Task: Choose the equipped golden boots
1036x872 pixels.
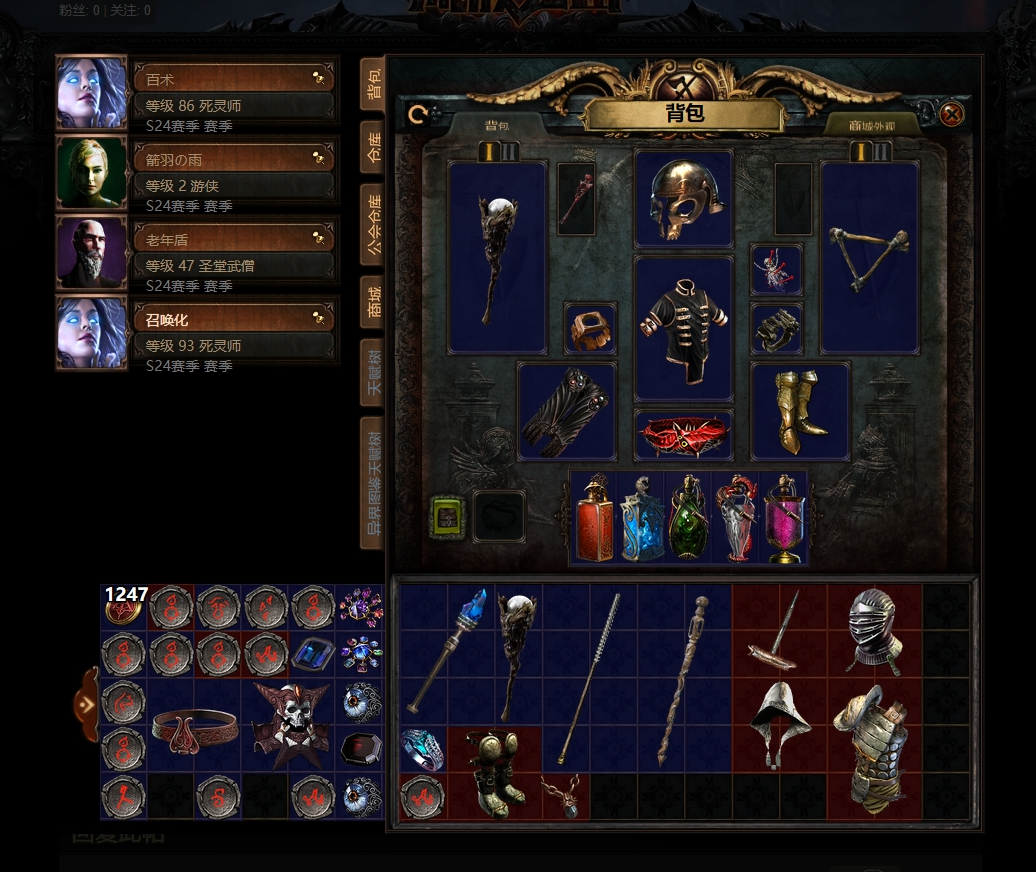Action: point(800,411)
